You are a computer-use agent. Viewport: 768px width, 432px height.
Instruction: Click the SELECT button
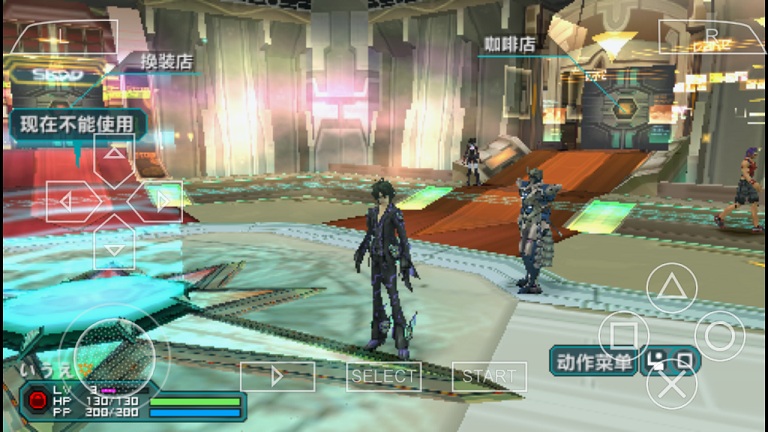point(384,376)
